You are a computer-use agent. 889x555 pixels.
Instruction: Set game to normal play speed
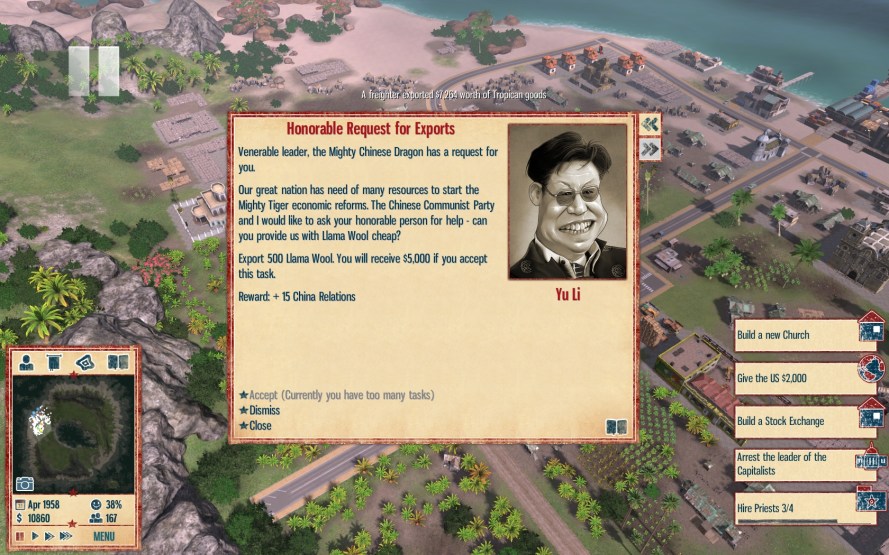(x=35, y=536)
